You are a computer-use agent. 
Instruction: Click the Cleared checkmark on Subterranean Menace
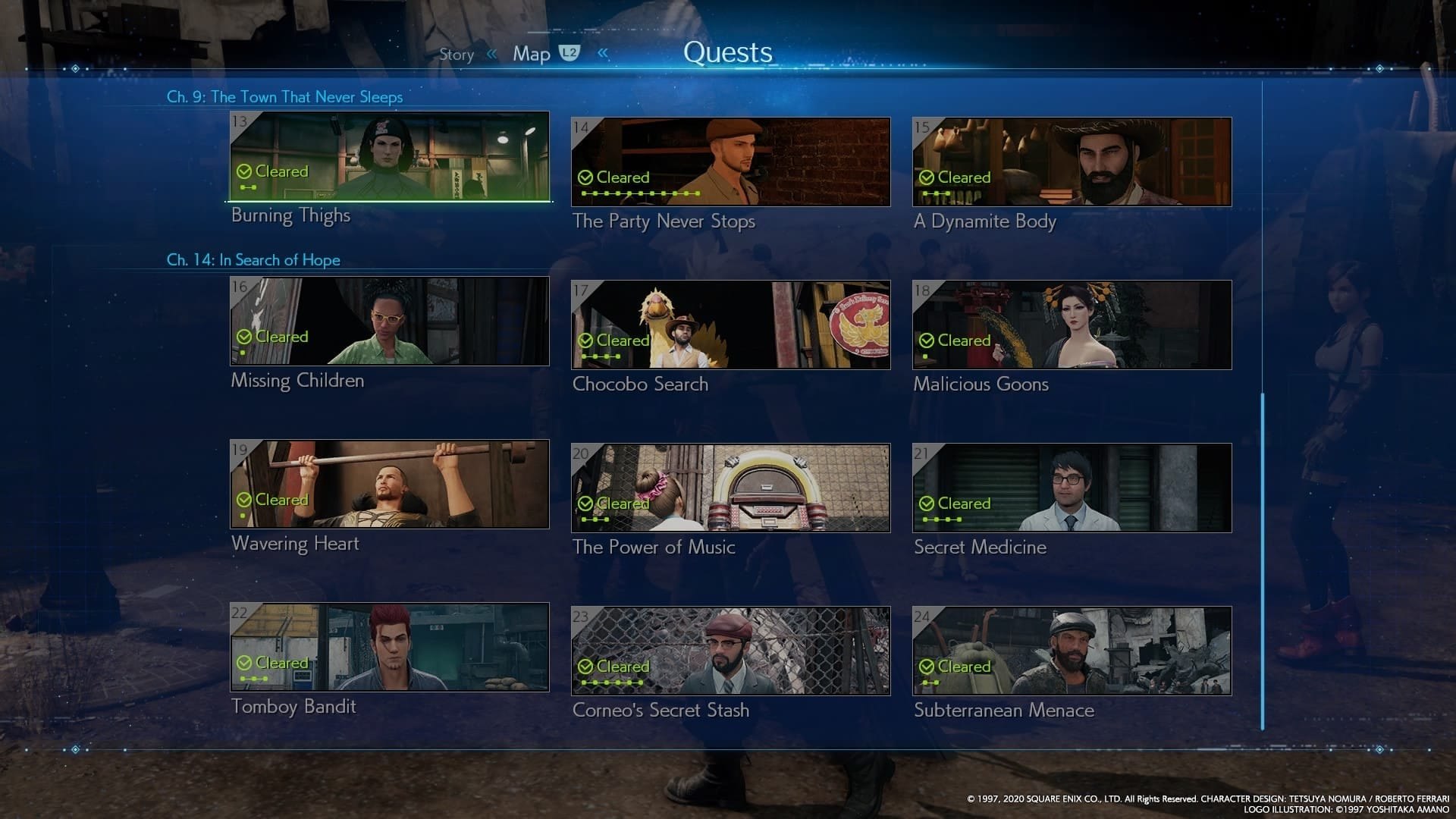tap(927, 667)
